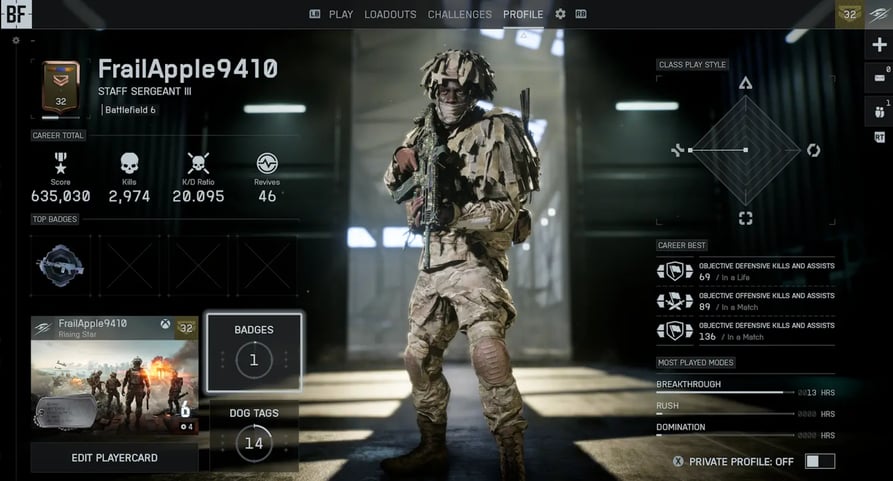Go to the Challenges tab
The image size is (893, 481).
459,14
